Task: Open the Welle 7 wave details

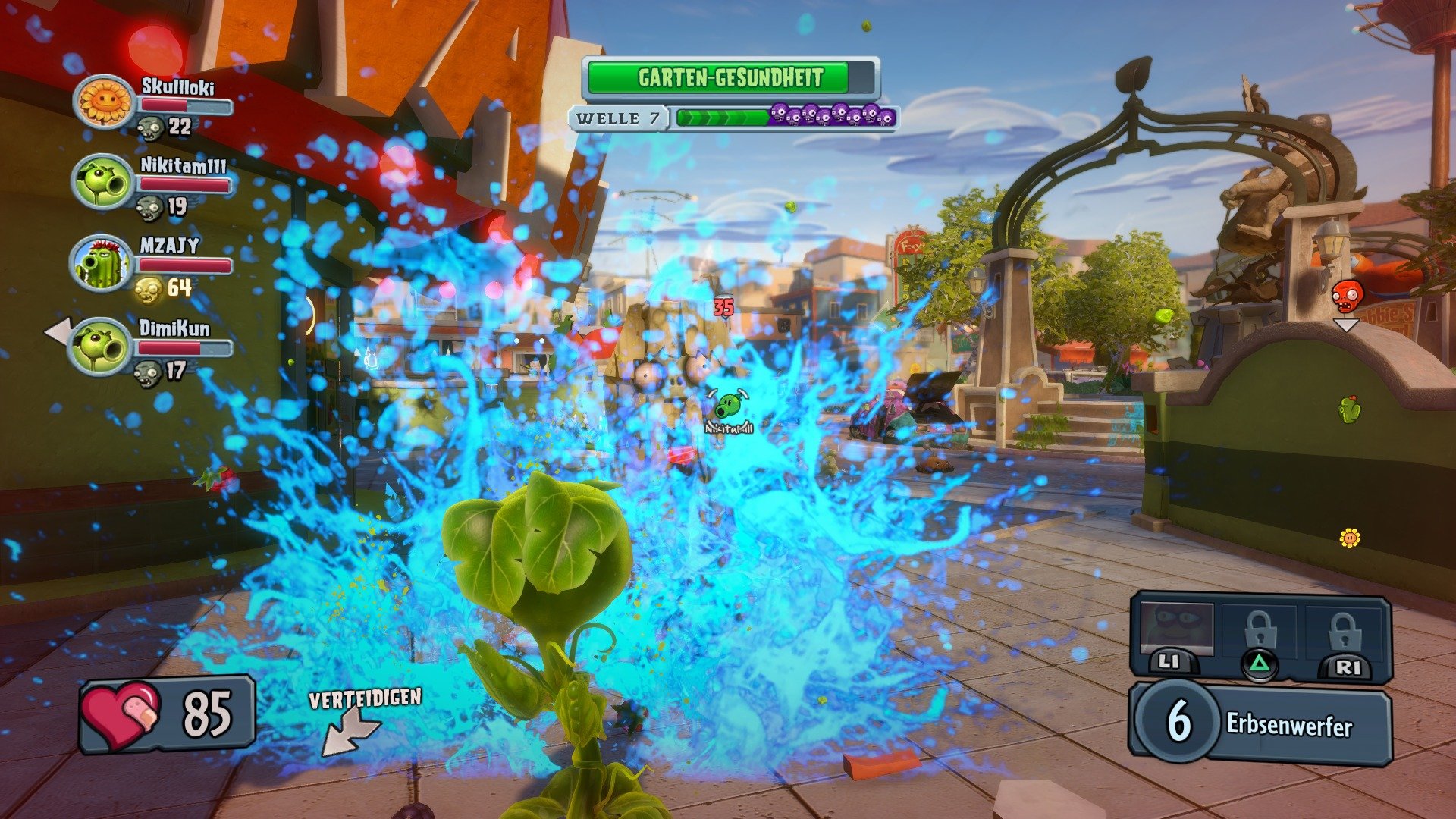Action: [x=619, y=118]
